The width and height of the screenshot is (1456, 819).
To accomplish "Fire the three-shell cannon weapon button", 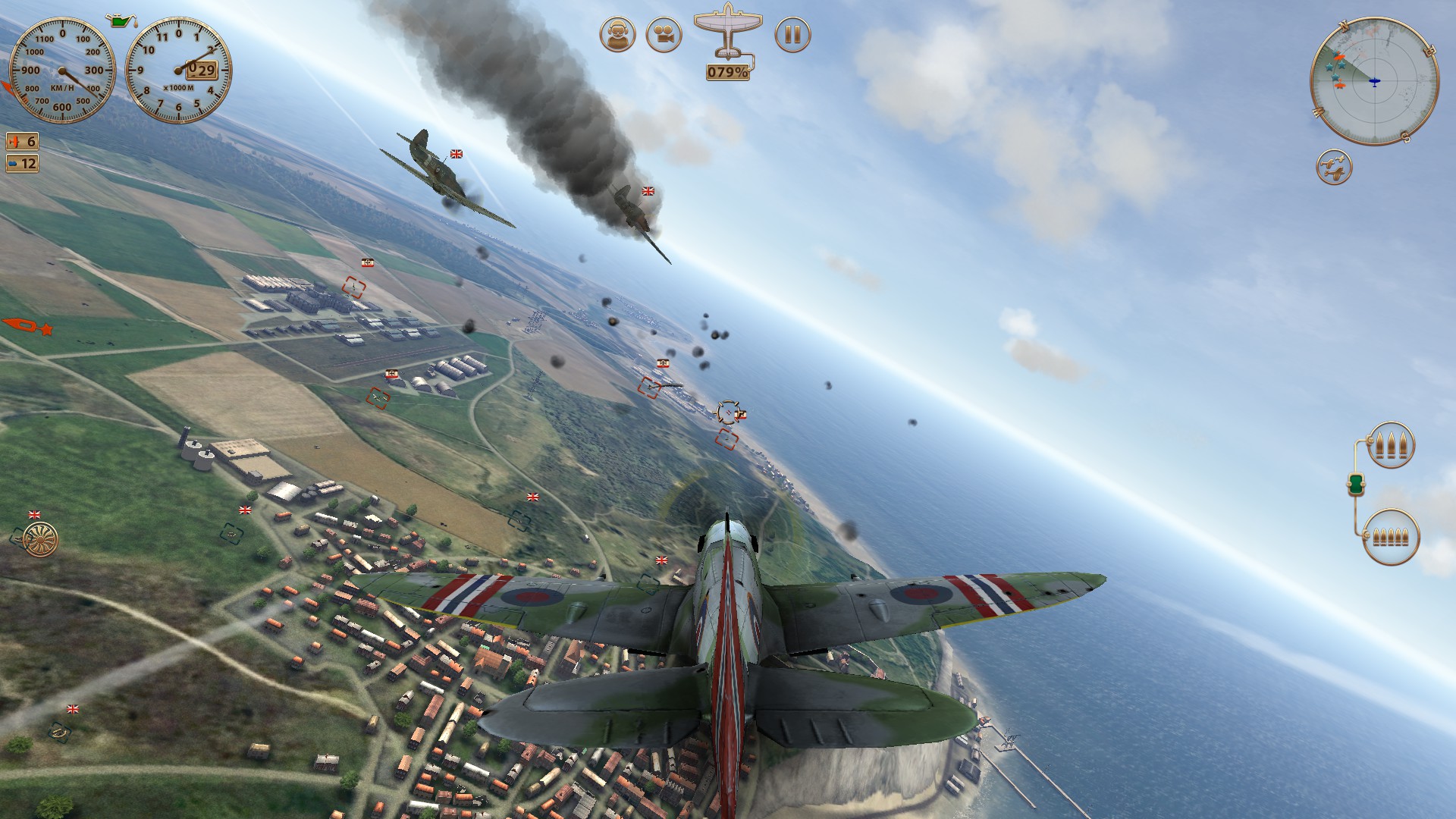I will pyautogui.click(x=1391, y=445).
